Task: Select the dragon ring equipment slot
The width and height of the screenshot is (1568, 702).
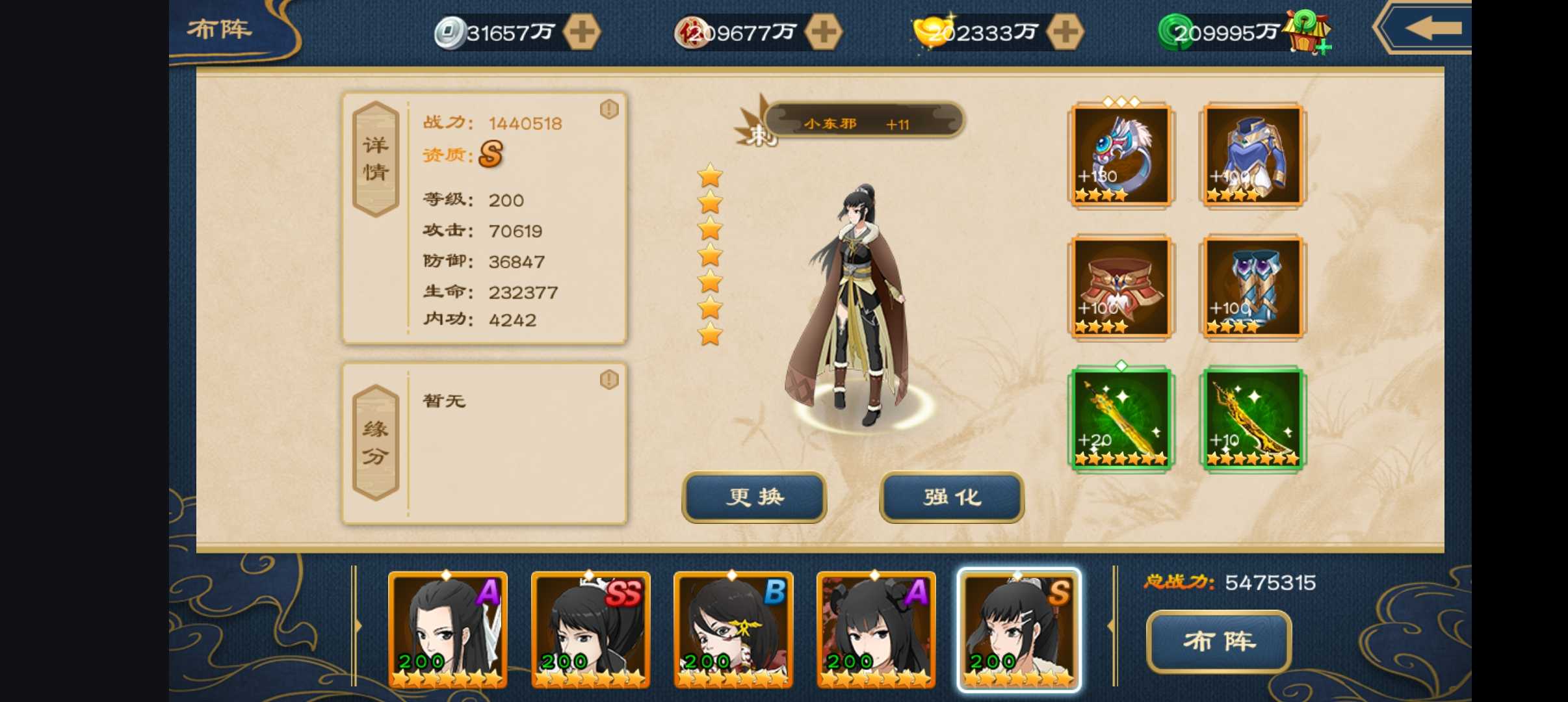Action: pyautogui.click(x=1121, y=156)
